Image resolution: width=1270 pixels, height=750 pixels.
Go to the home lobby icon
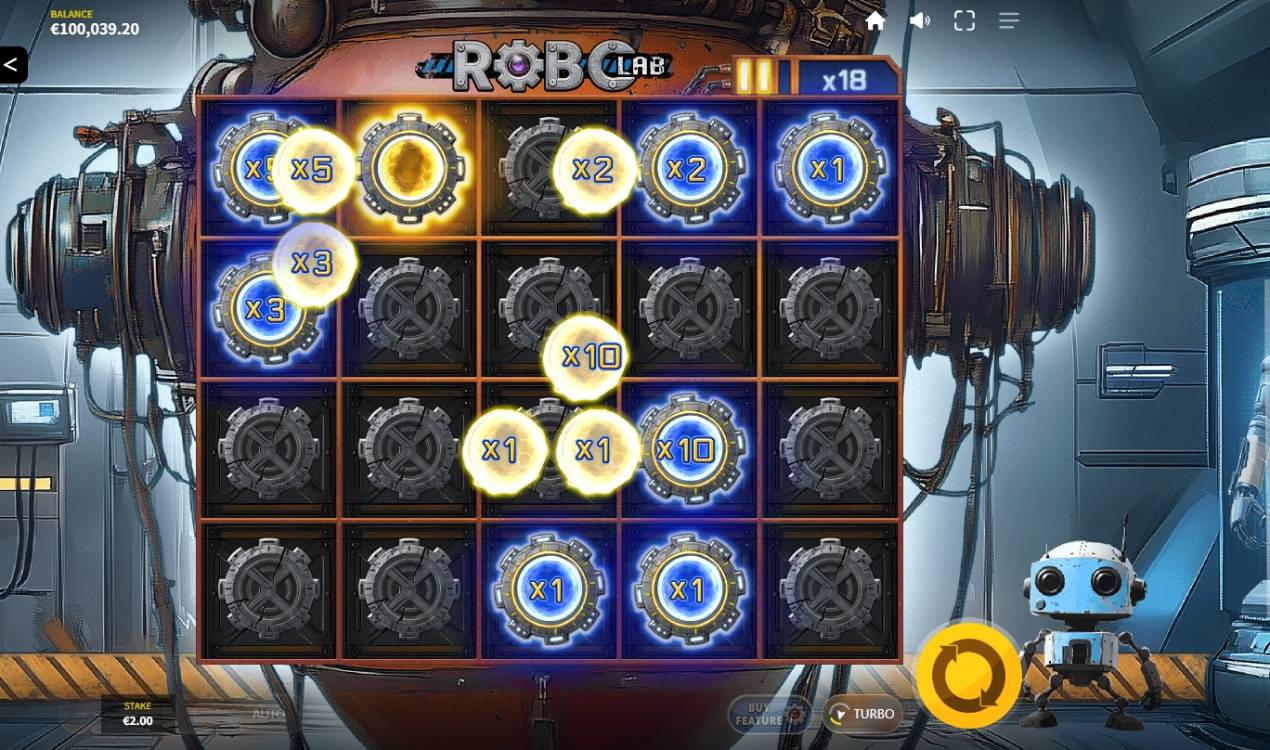point(875,21)
